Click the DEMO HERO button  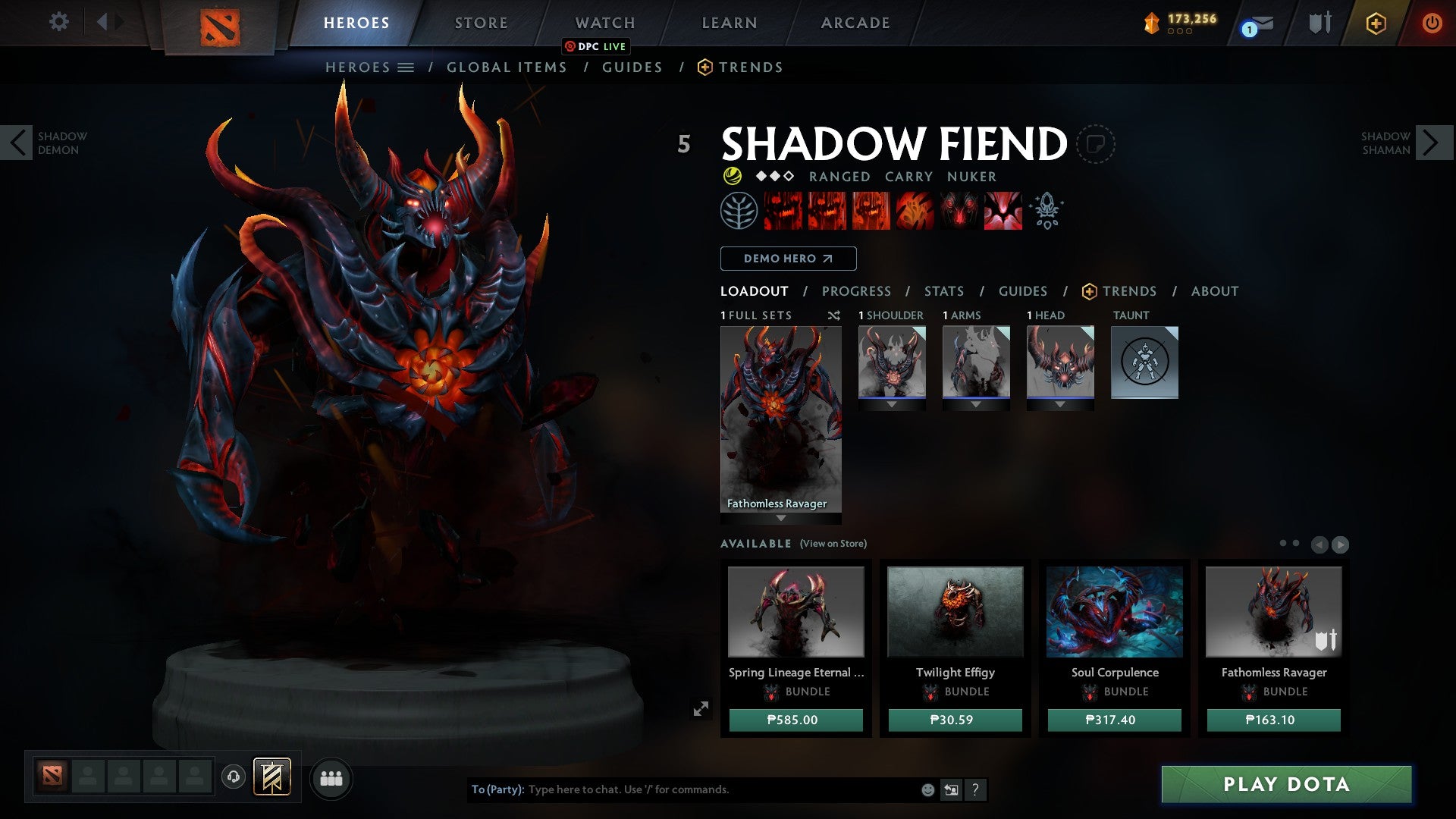787,259
